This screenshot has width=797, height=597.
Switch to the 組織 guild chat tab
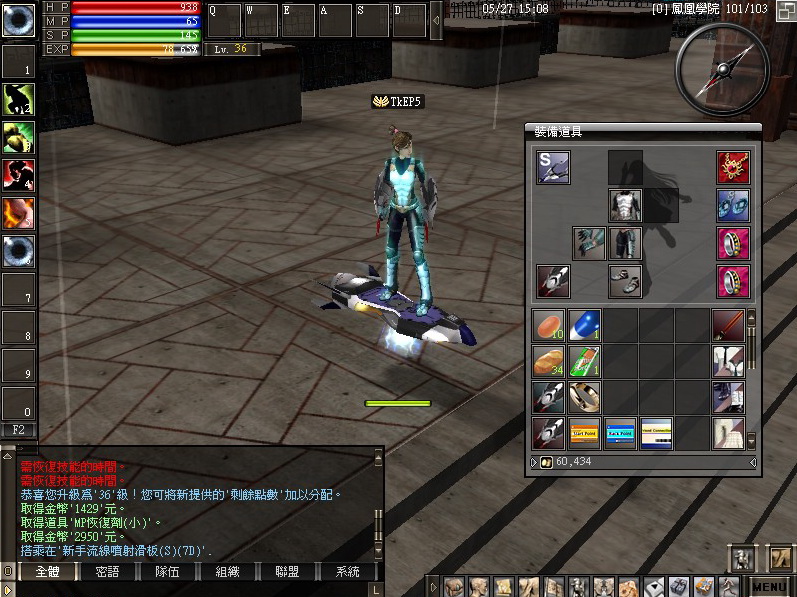tap(227, 572)
